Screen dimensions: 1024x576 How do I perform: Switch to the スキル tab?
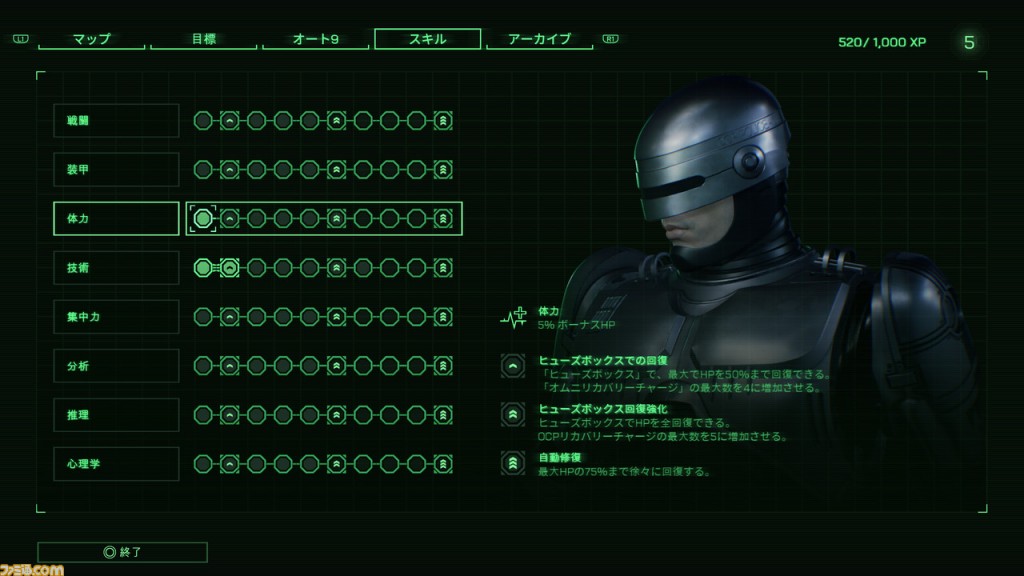click(427, 40)
